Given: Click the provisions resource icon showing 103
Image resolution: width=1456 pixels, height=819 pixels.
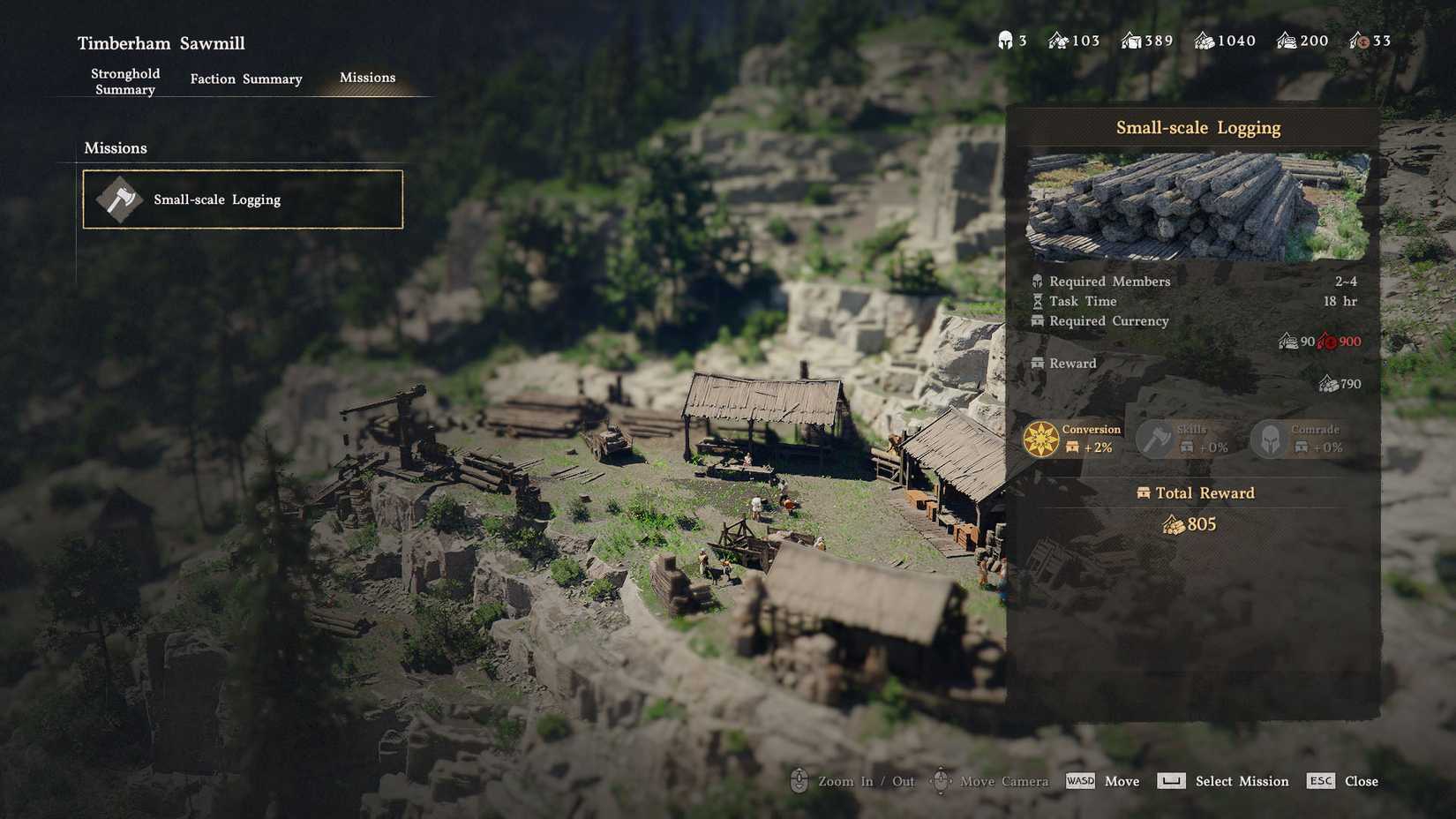Looking at the screenshot, I should (1058, 41).
